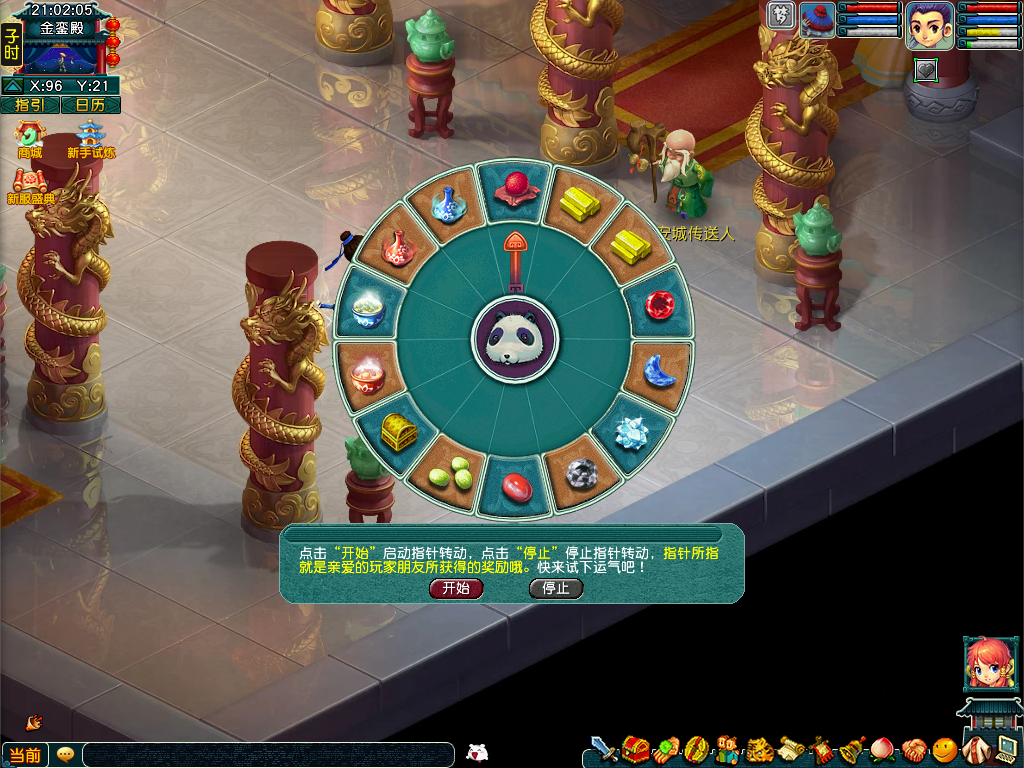
Task: Click the 开始 start button
Action: tap(456, 588)
